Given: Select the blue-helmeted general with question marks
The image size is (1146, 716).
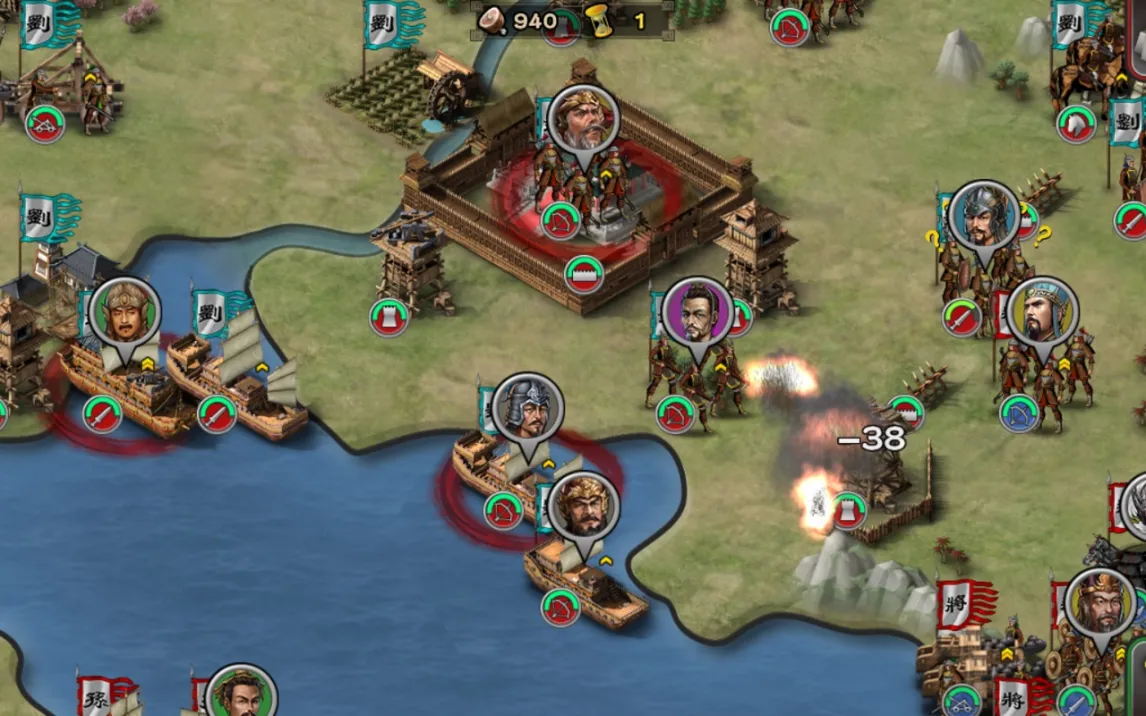Looking at the screenshot, I should pyautogui.click(x=984, y=215).
